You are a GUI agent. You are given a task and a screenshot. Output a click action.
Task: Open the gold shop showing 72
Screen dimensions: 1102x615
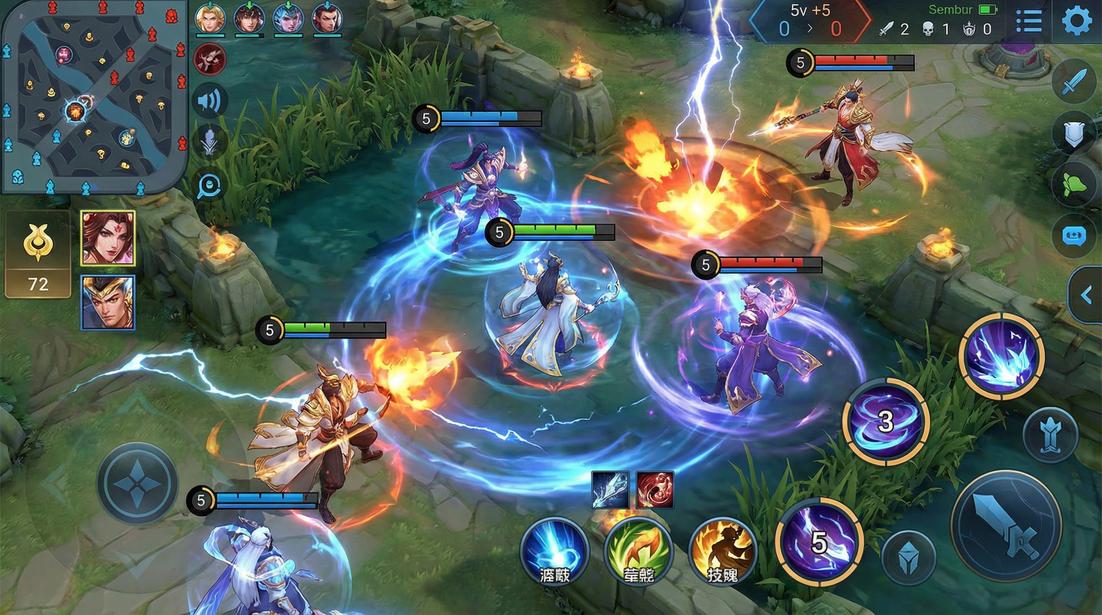(x=38, y=255)
